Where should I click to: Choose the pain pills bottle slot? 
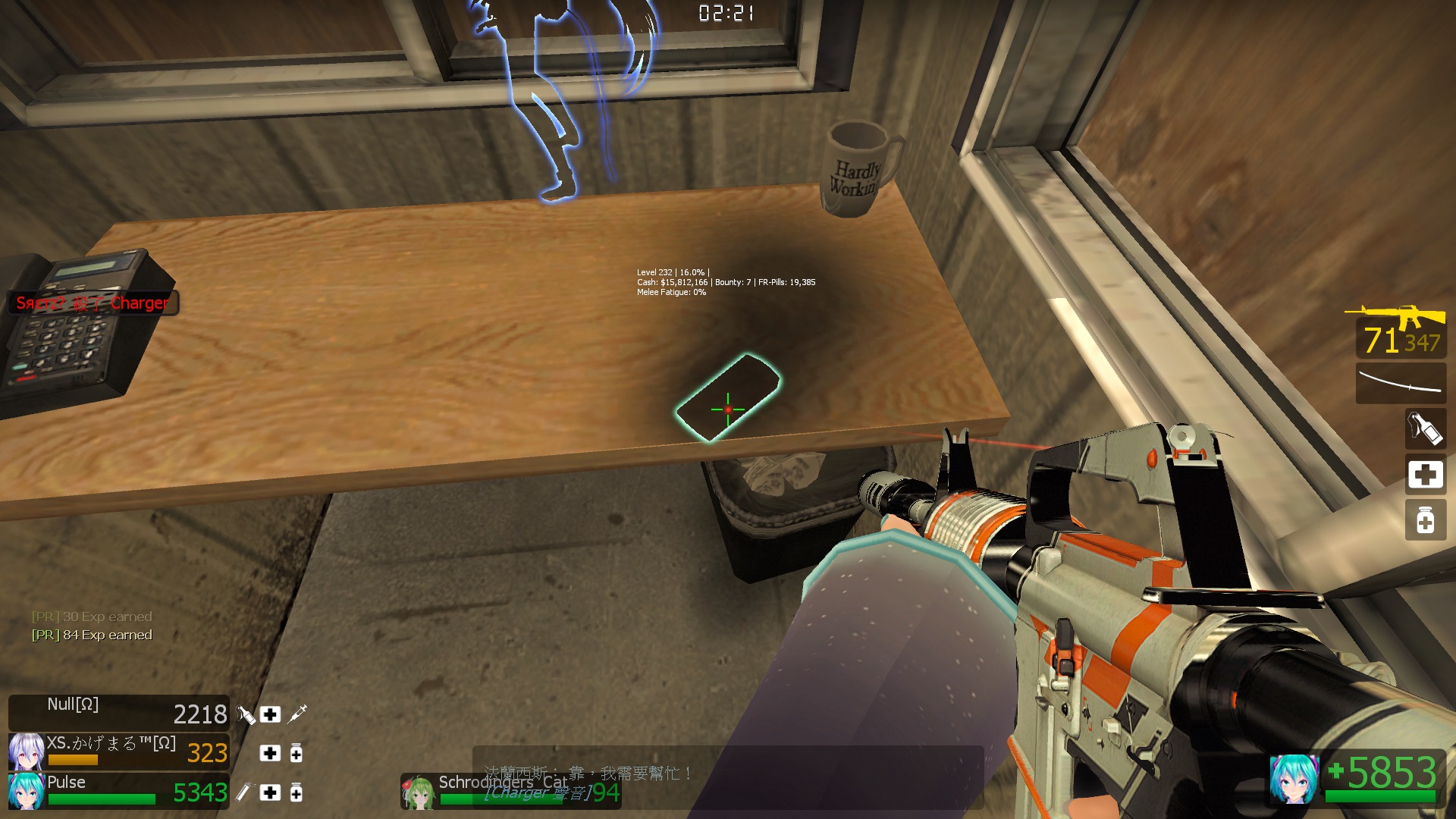coord(1424,520)
